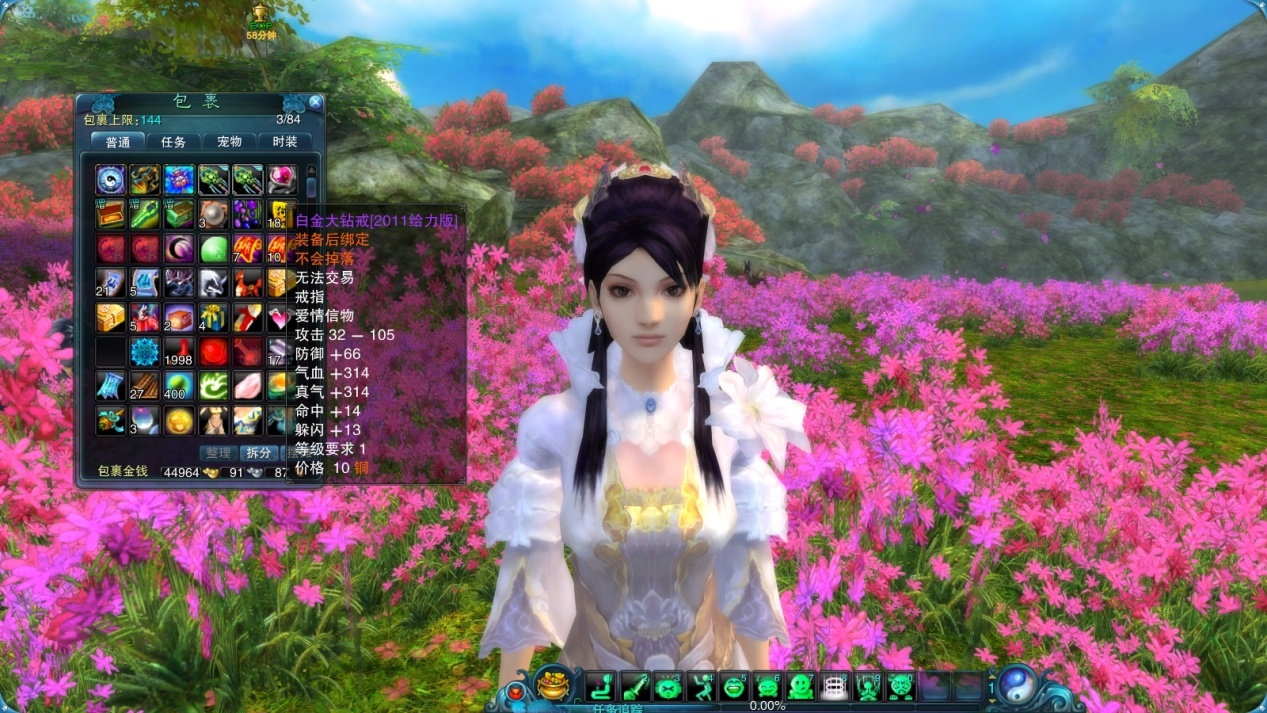Trigger the white cage skill icon
The image size is (1267, 713).
[834, 686]
